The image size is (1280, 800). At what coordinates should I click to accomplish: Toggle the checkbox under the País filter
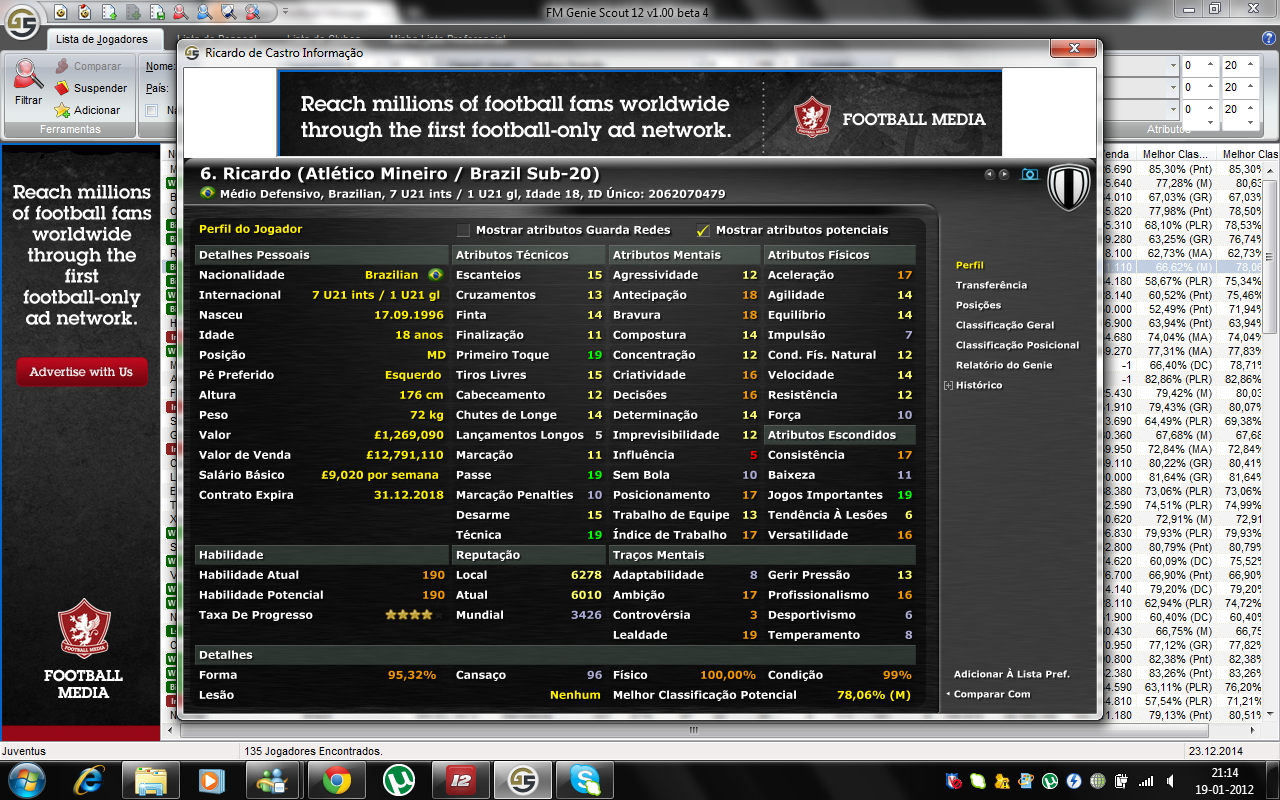(x=151, y=111)
